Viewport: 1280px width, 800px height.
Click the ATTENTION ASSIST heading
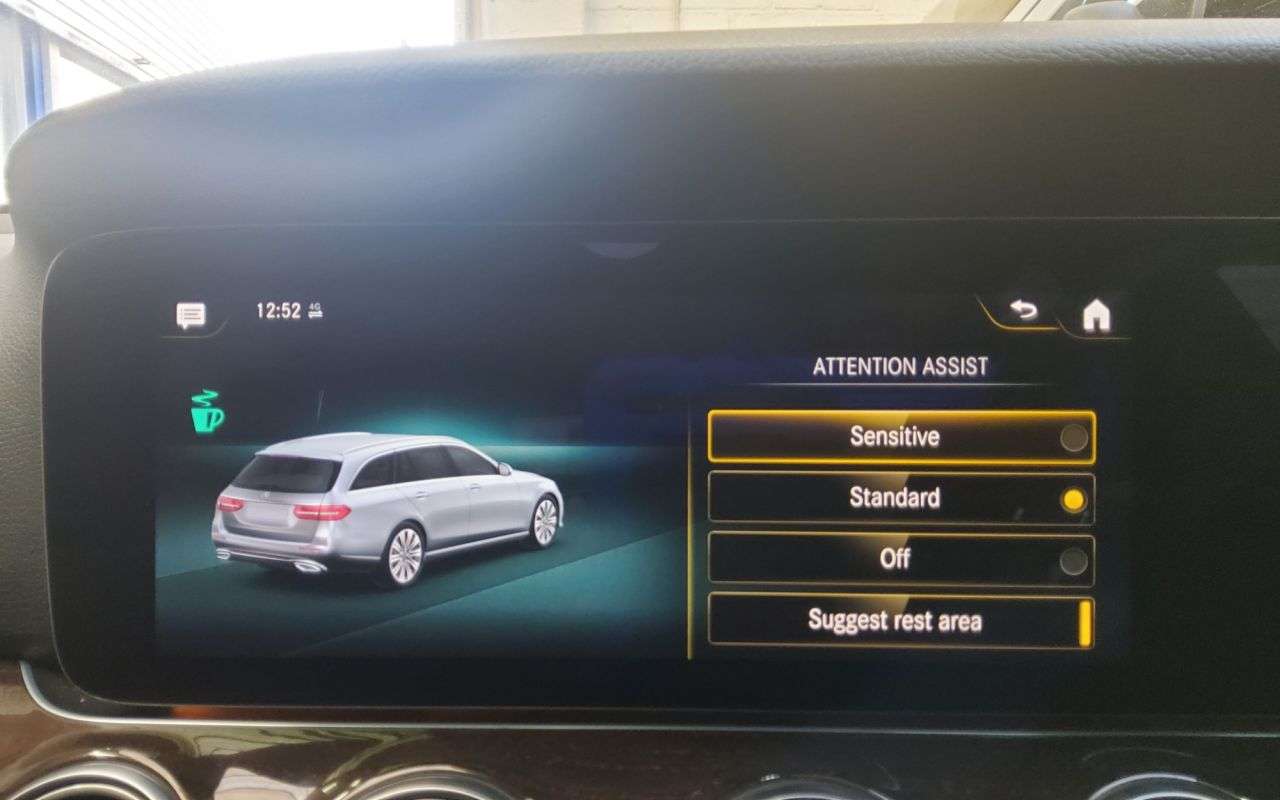point(901,366)
